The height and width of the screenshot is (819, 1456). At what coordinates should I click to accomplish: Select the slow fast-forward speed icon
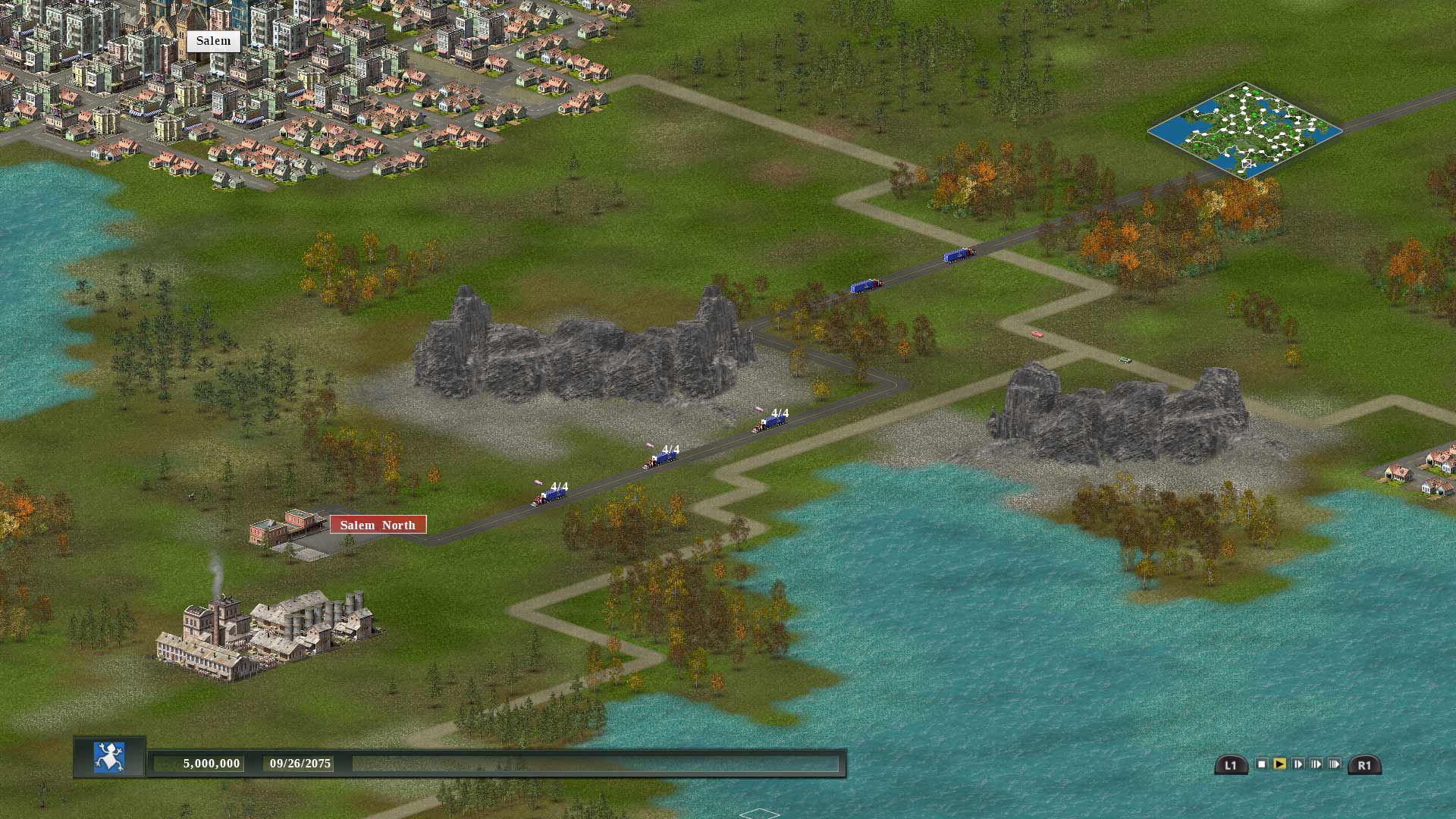tap(1298, 764)
